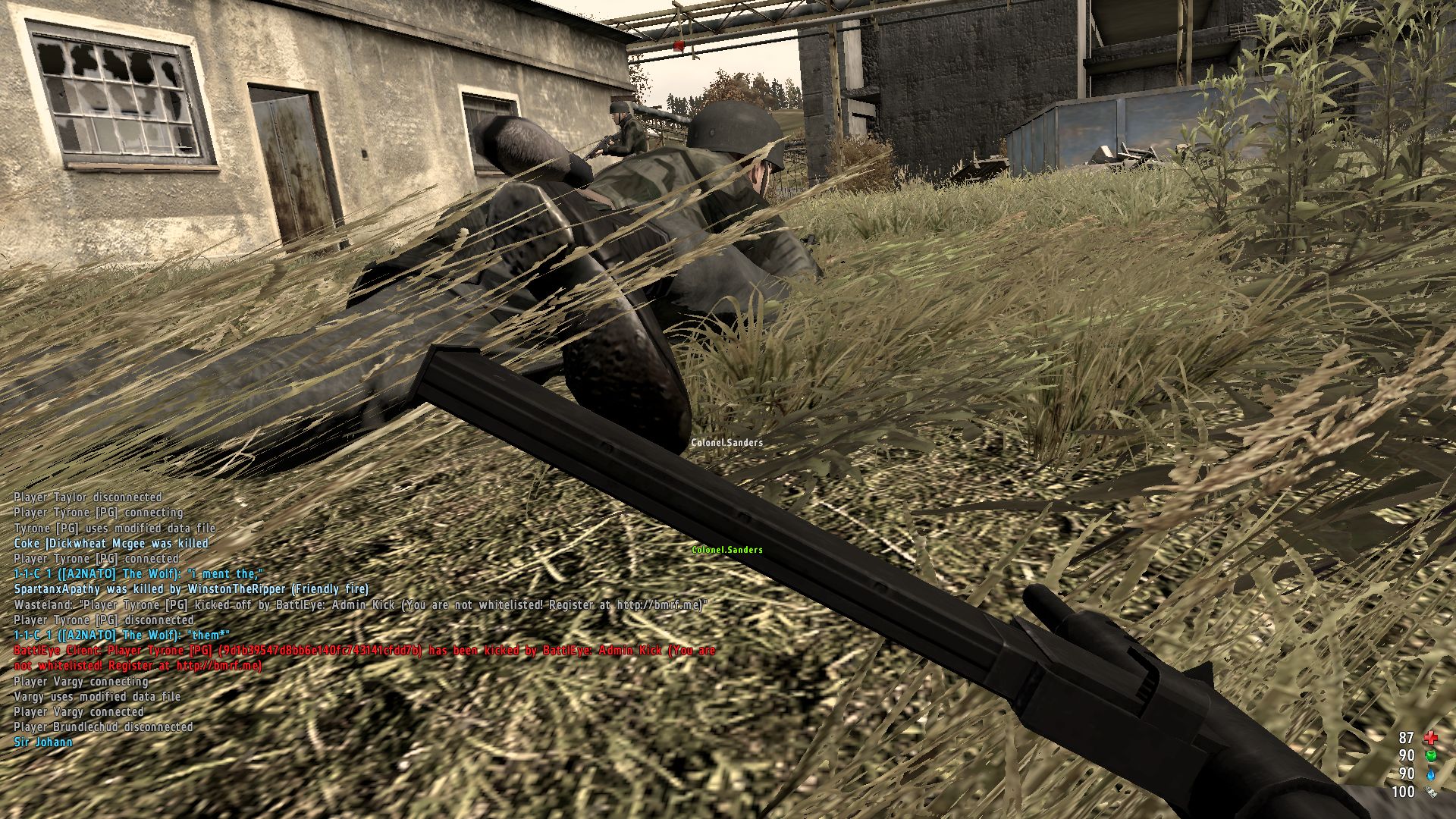Image resolution: width=1456 pixels, height=819 pixels.
Task: Select the green Colonel.Sanders nametag
Action: [727, 551]
